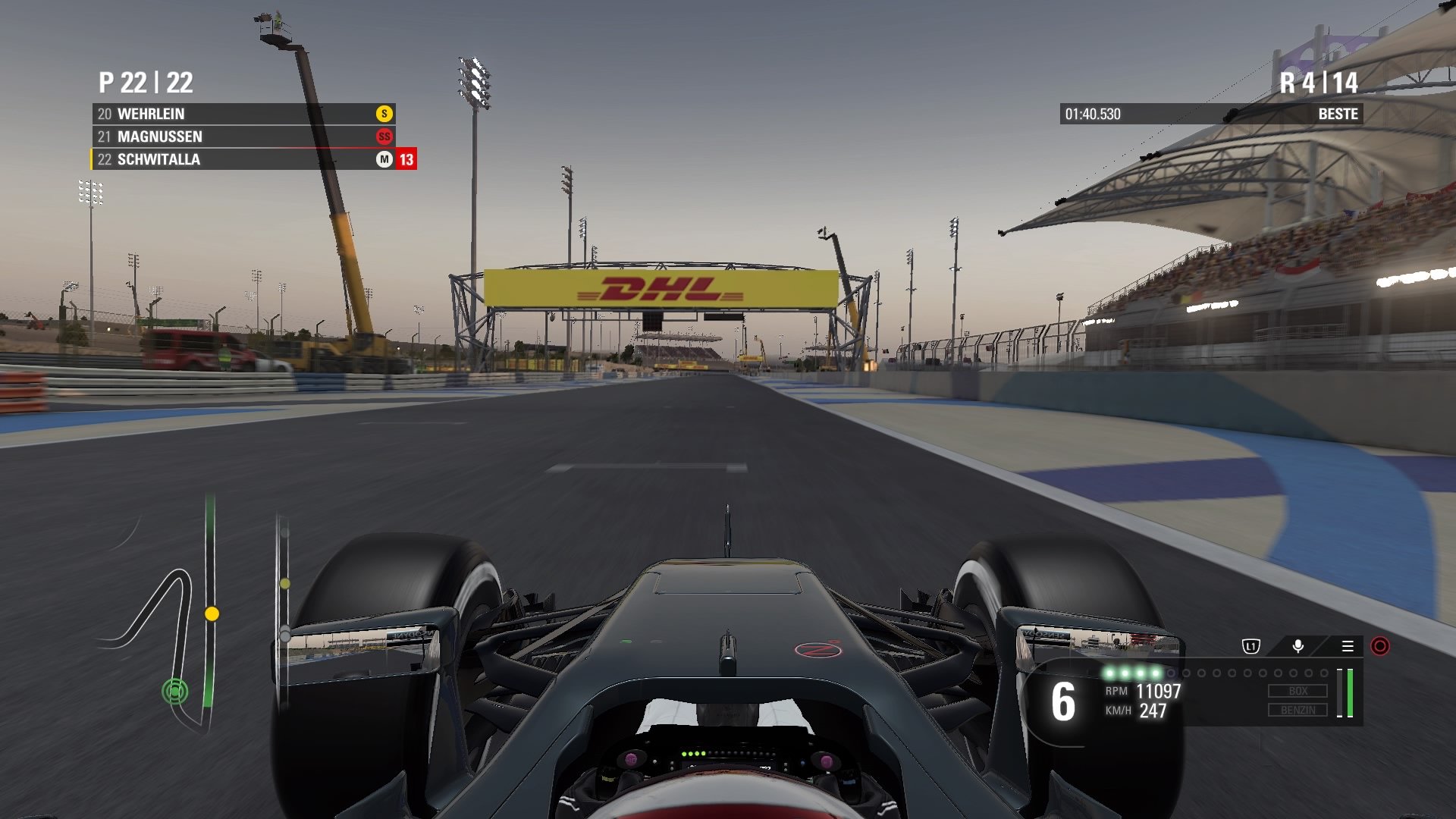Click the red recording indicator icon
Viewport: 1456px width, 819px height.
[x=1380, y=647]
